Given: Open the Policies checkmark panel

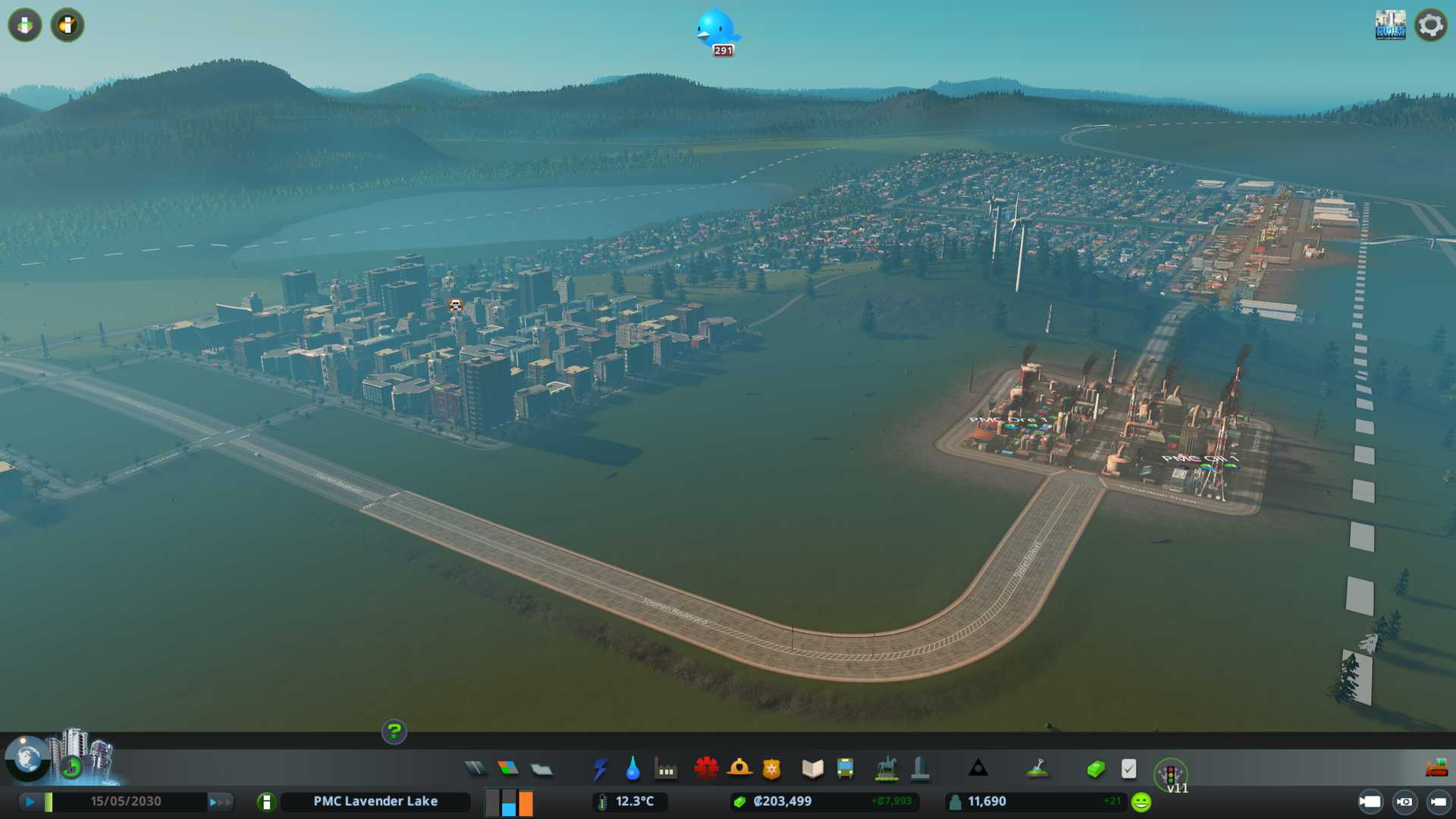Looking at the screenshot, I should (x=1128, y=769).
